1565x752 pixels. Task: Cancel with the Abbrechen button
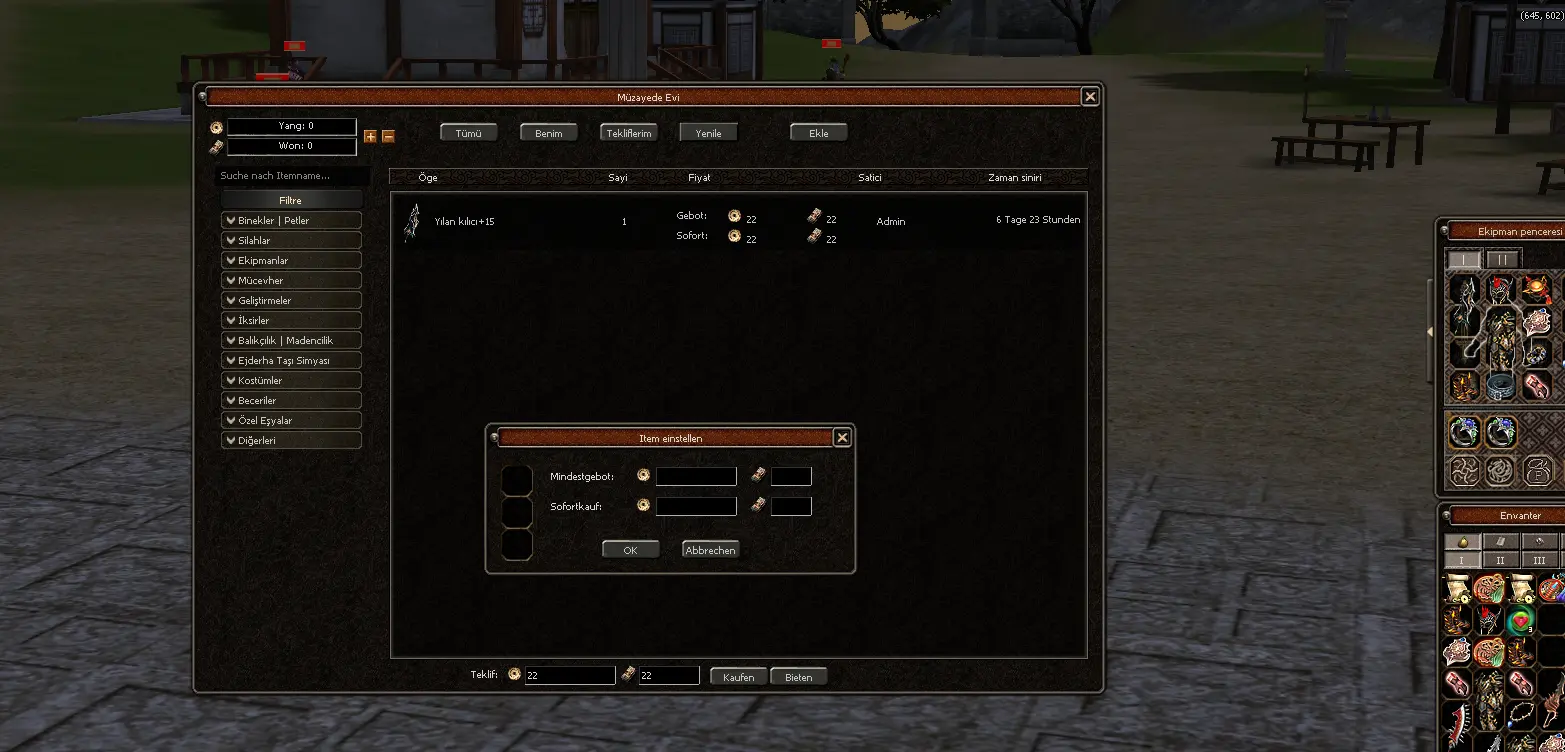(710, 550)
